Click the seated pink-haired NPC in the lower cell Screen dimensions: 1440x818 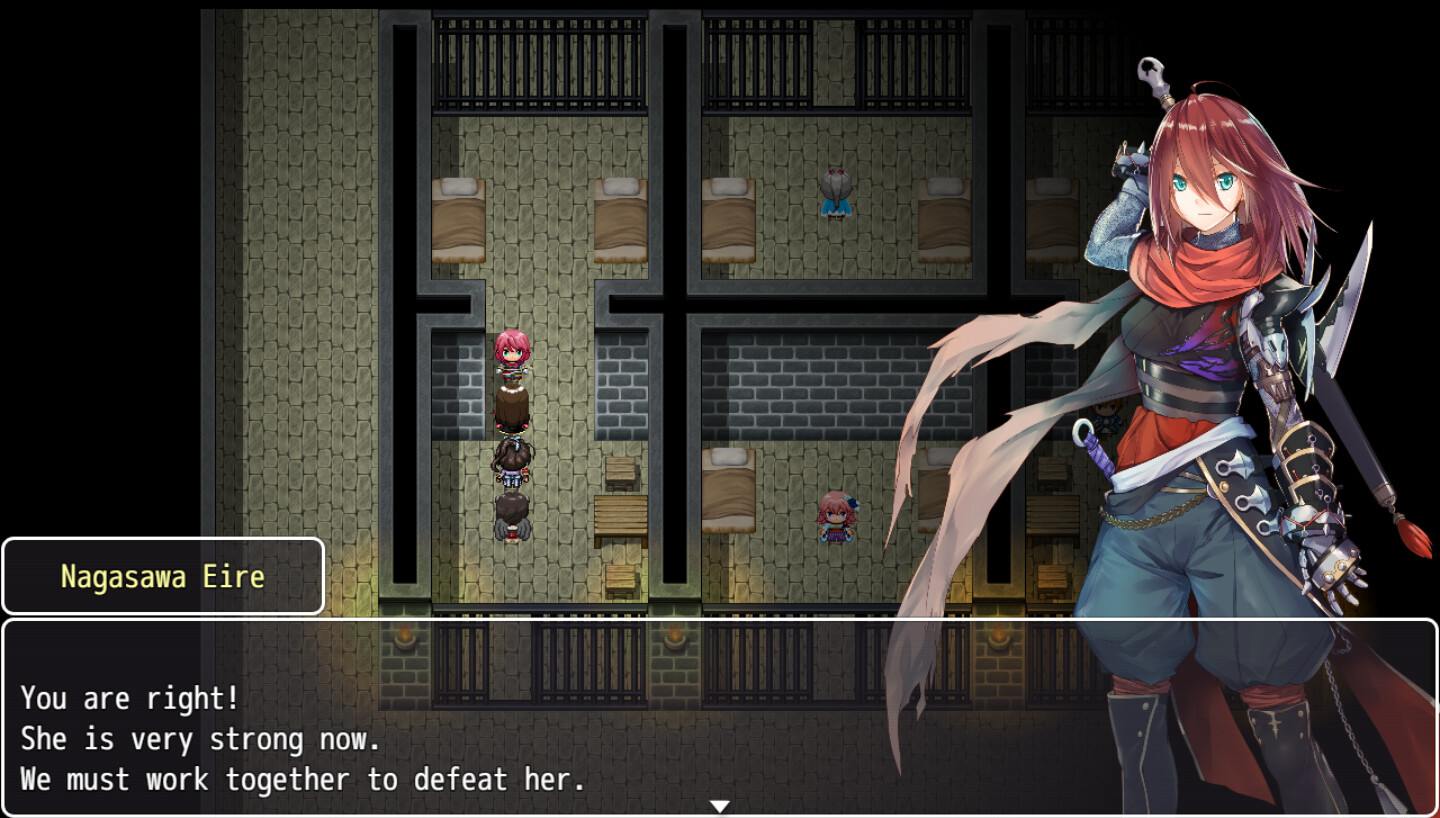click(x=836, y=520)
